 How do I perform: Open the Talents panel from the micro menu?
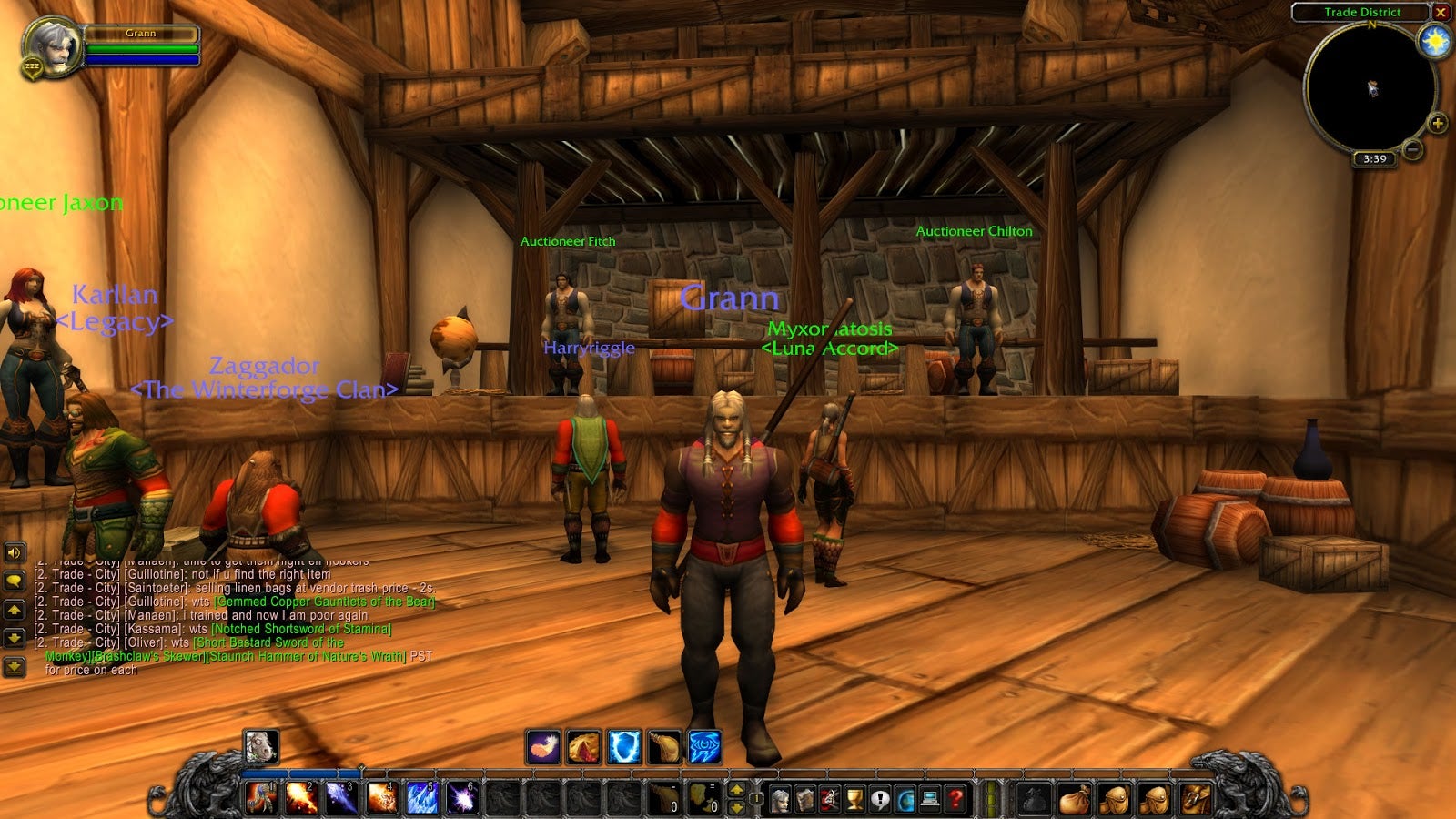[x=827, y=799]
